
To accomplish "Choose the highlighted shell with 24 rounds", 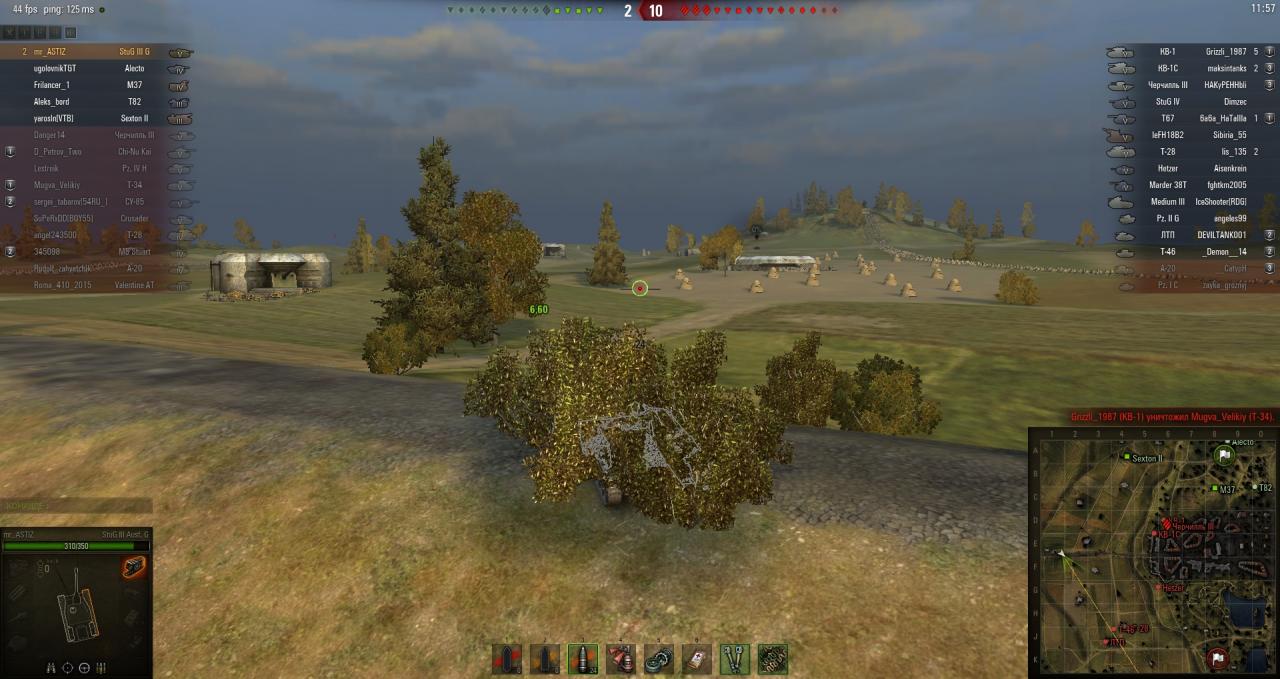I will tap(582, 659).
